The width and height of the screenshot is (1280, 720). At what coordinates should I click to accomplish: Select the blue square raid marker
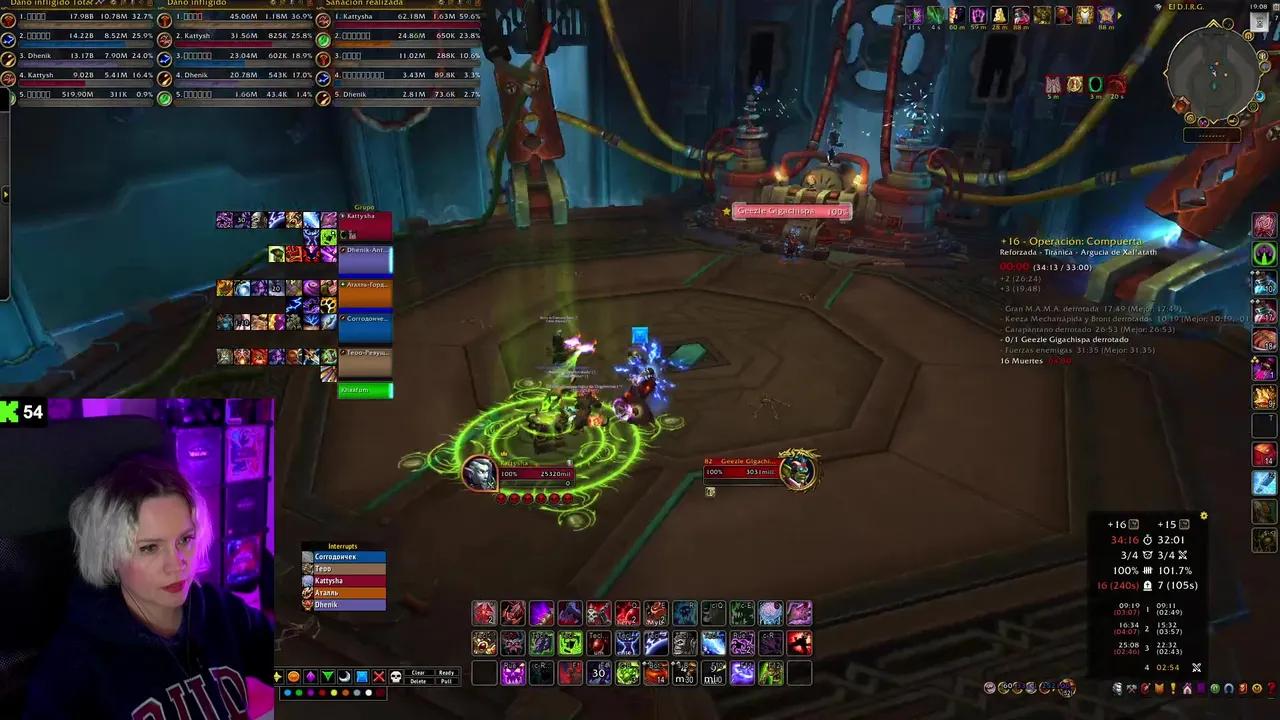pos(361,676)
